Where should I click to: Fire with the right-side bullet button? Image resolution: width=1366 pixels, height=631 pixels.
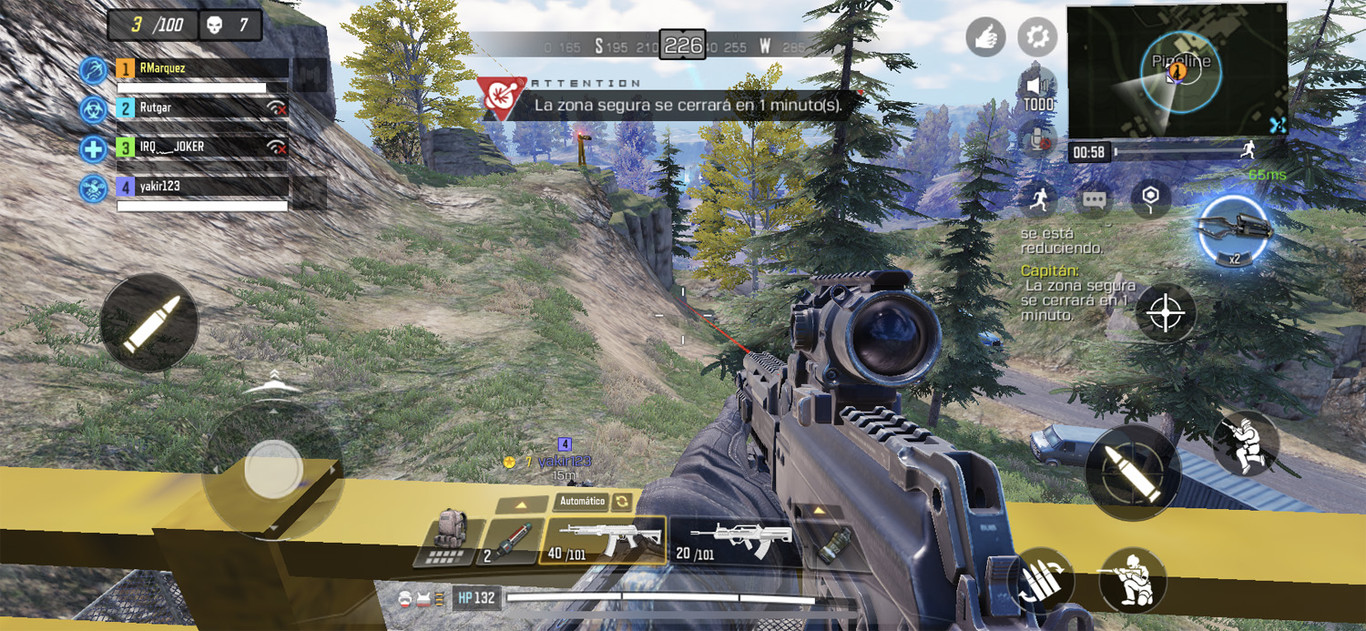[1132, 470]
